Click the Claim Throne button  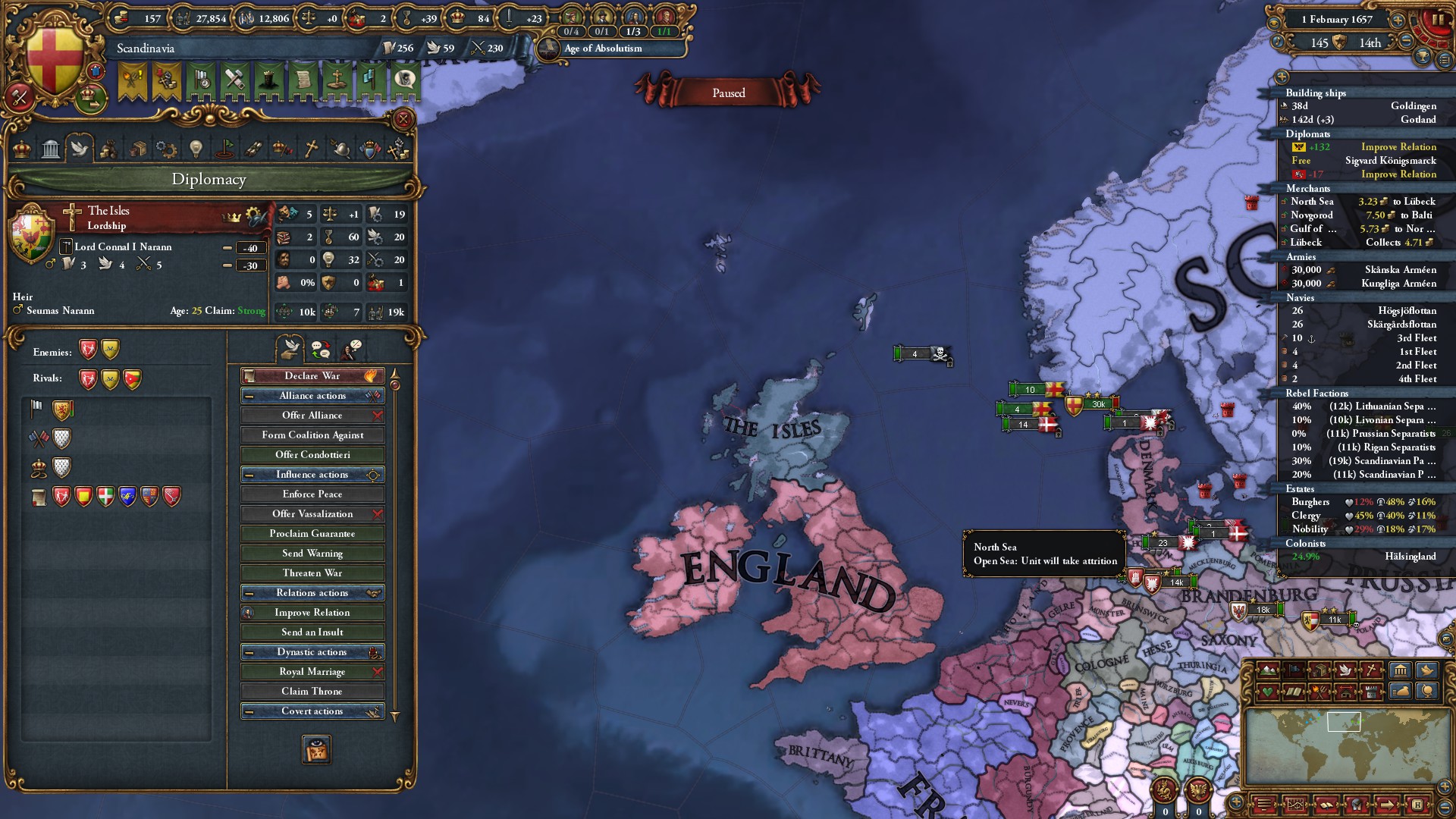click(x=312, y=691)
